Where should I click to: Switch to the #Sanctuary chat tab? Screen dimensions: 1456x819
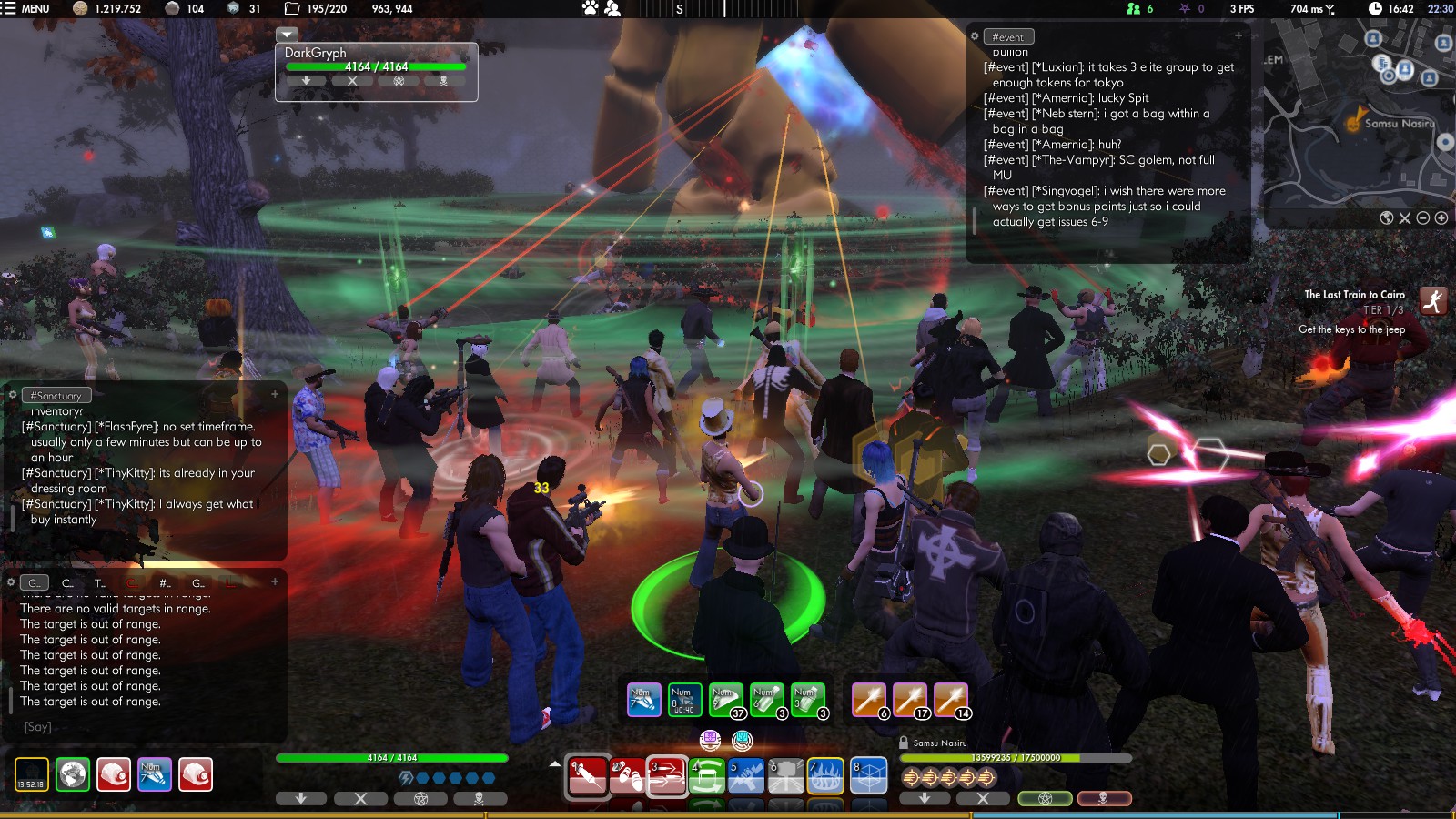56,396
